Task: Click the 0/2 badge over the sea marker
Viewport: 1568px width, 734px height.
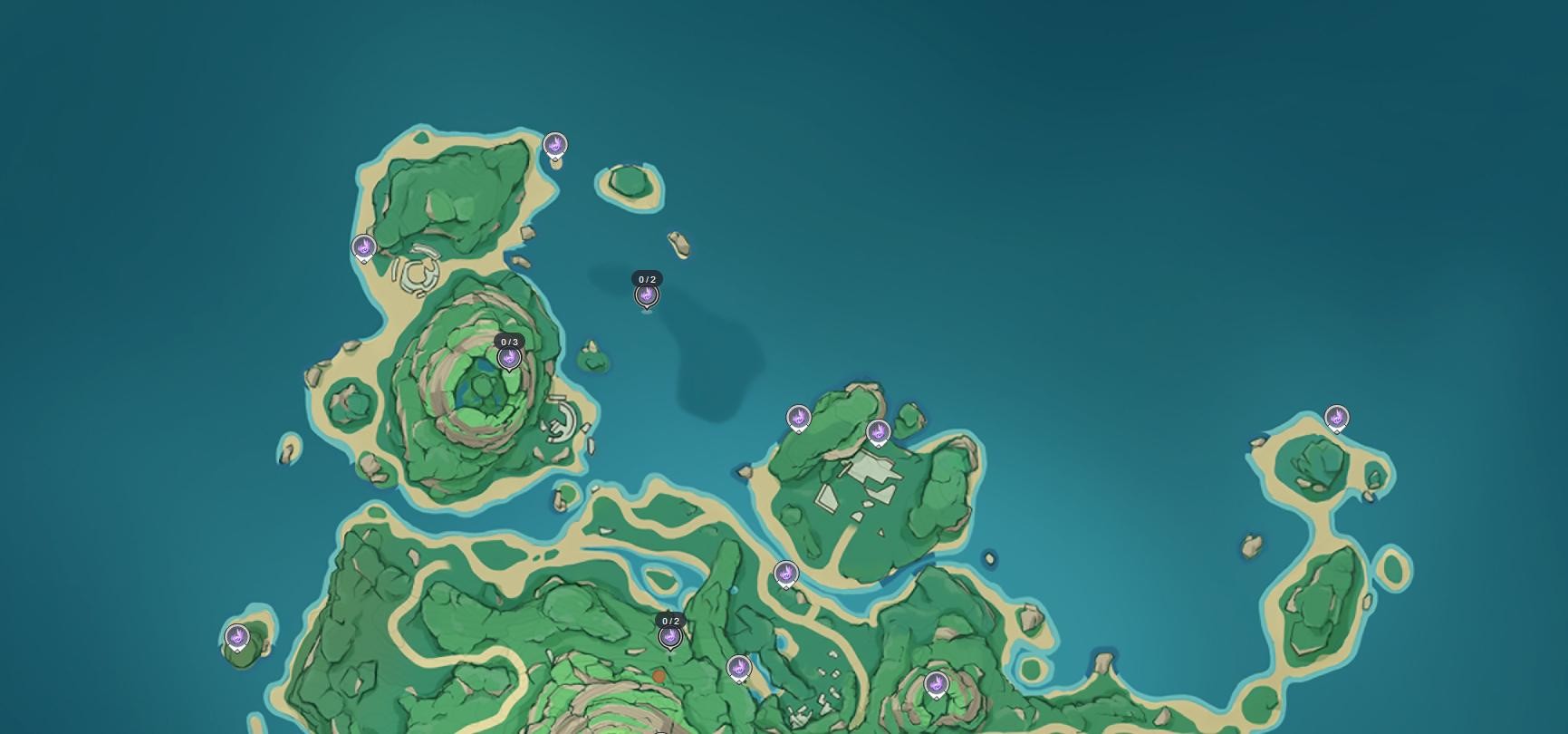Action: pyautogui.click(x=647, y=278)
